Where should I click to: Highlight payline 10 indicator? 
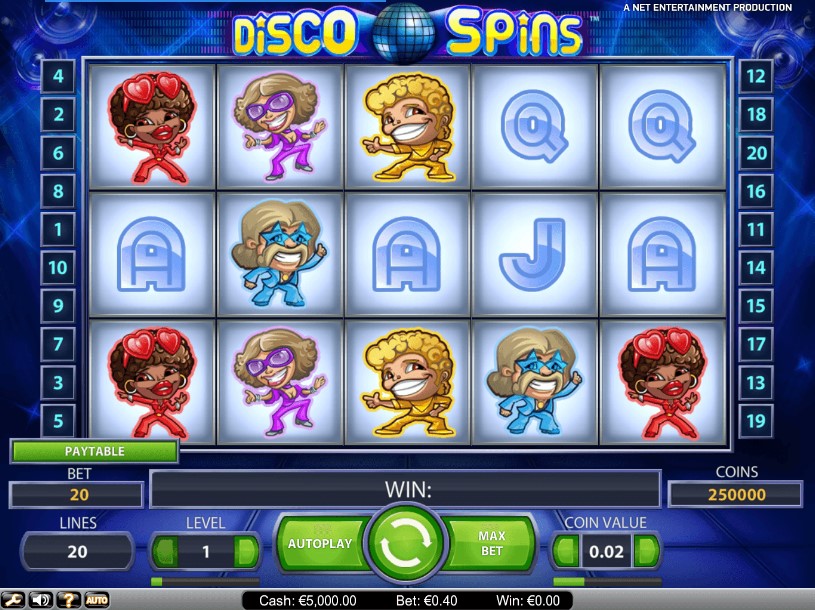tap(58, 267)
